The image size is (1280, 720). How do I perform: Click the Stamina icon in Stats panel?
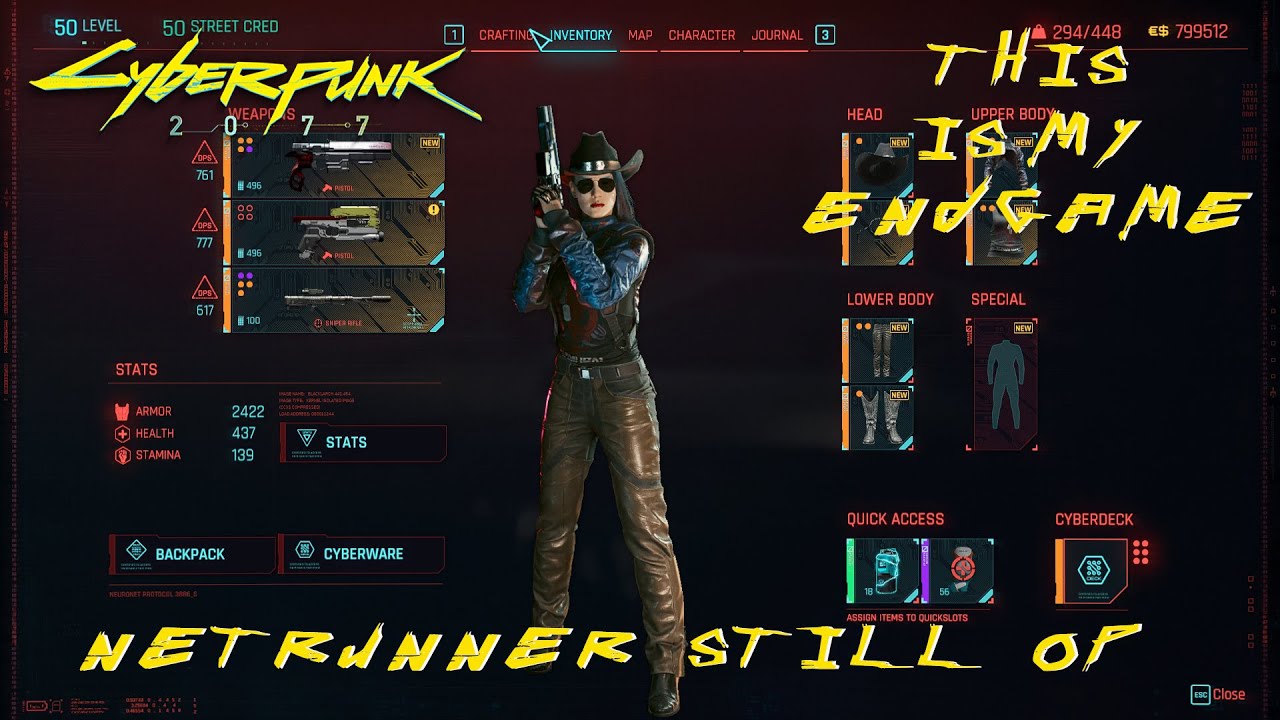tap(122, 453)
